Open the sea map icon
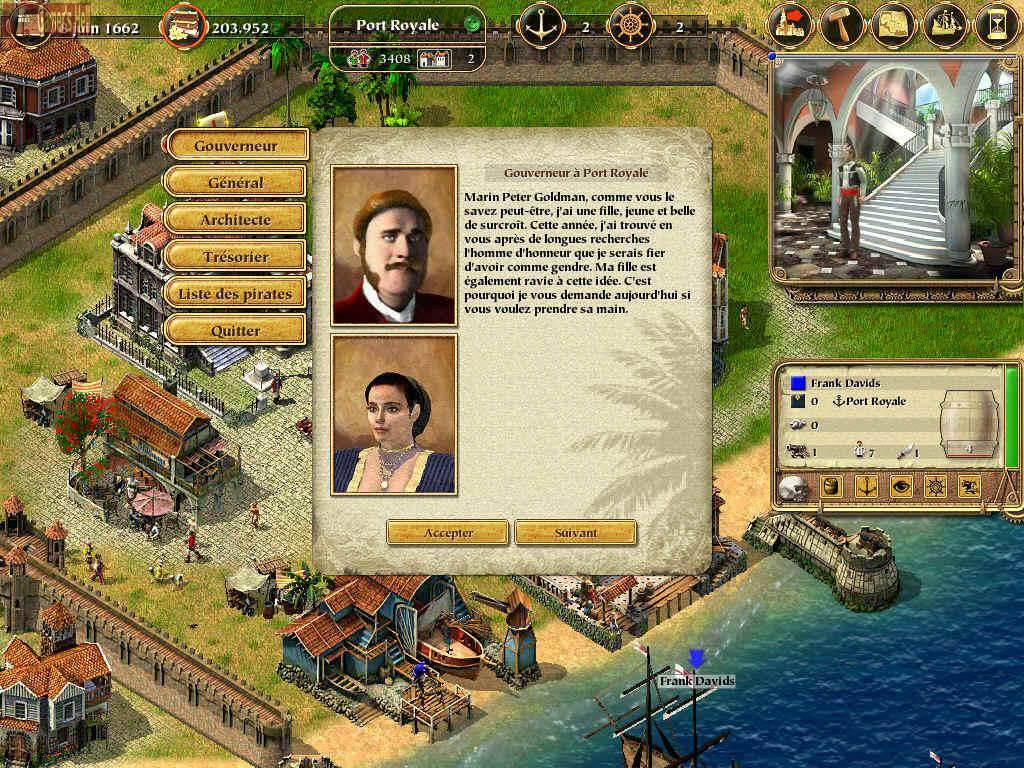The height and width of the screenshot is (768, 1024). pos(894,24)
